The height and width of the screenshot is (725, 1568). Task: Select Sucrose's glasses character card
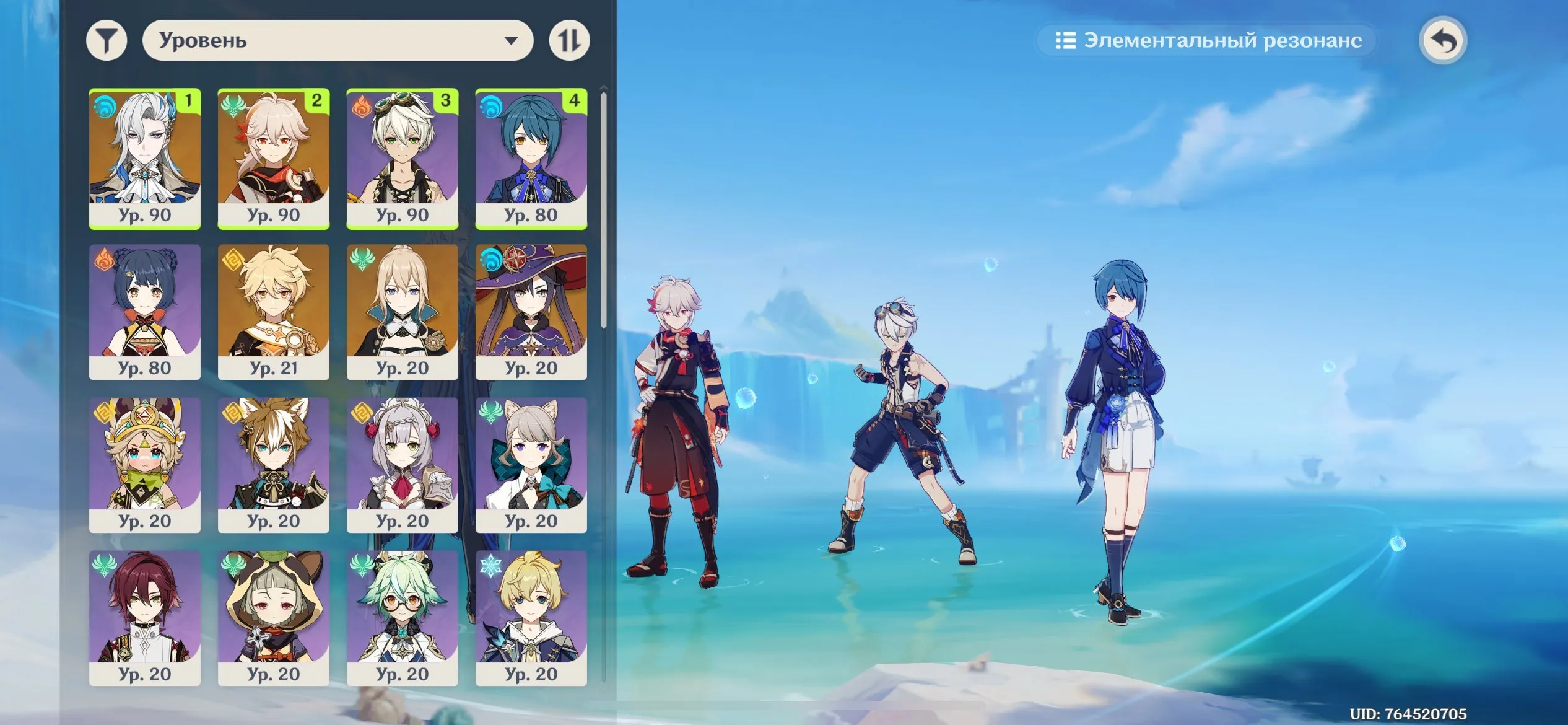tap(404, 617)
